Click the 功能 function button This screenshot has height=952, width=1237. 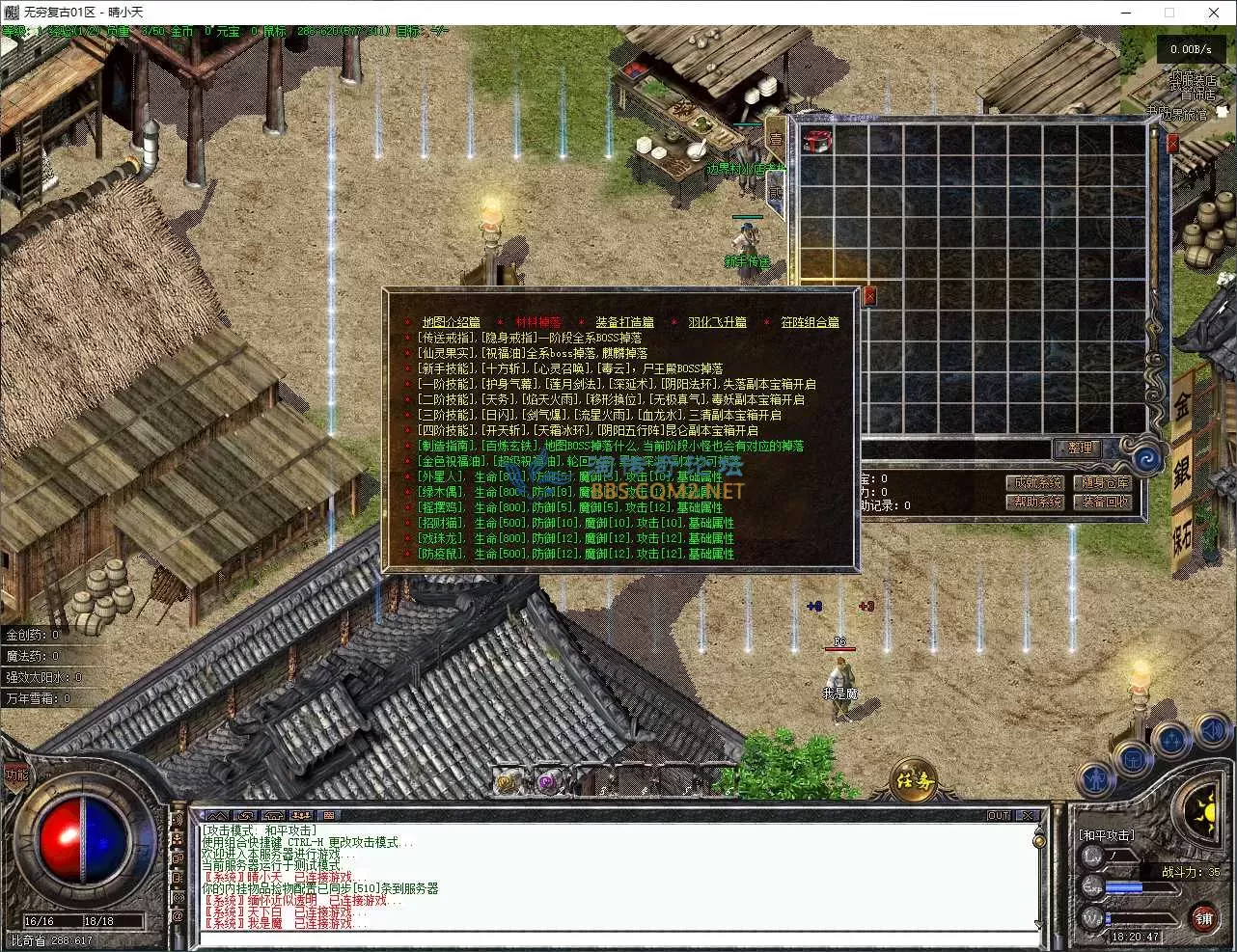(x=16, y=774)
